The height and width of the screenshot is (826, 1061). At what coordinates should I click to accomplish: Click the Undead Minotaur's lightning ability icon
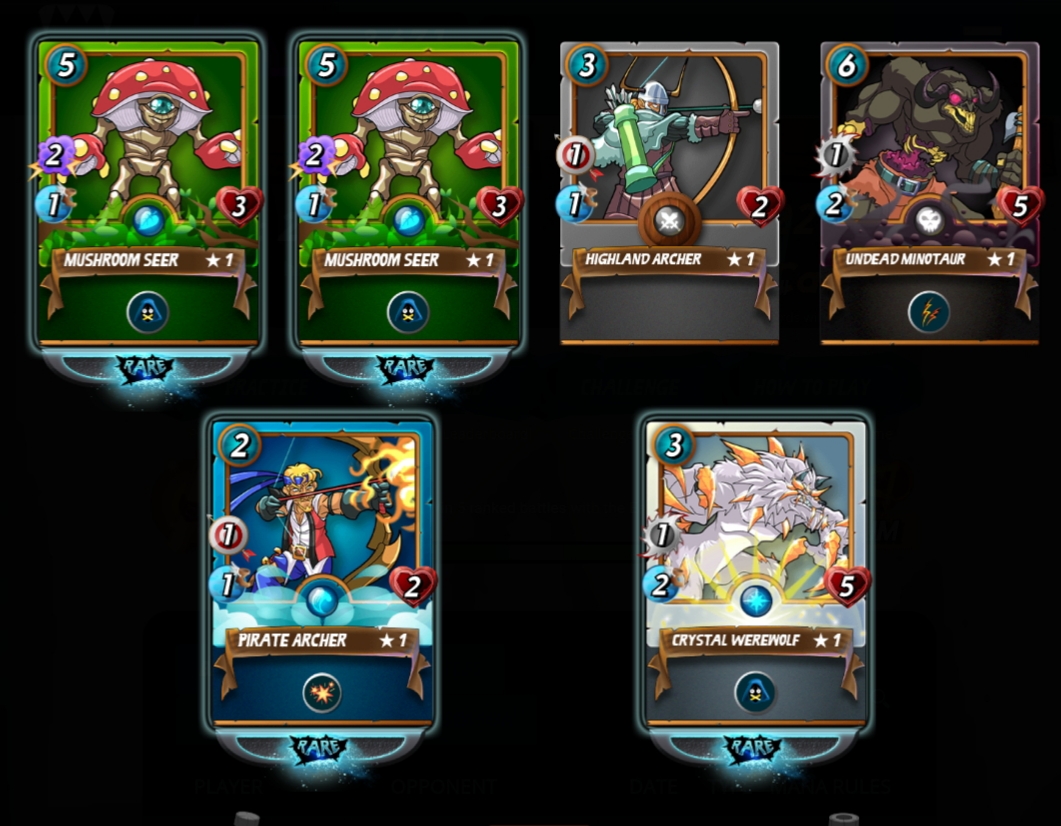(x=929, y=312)
